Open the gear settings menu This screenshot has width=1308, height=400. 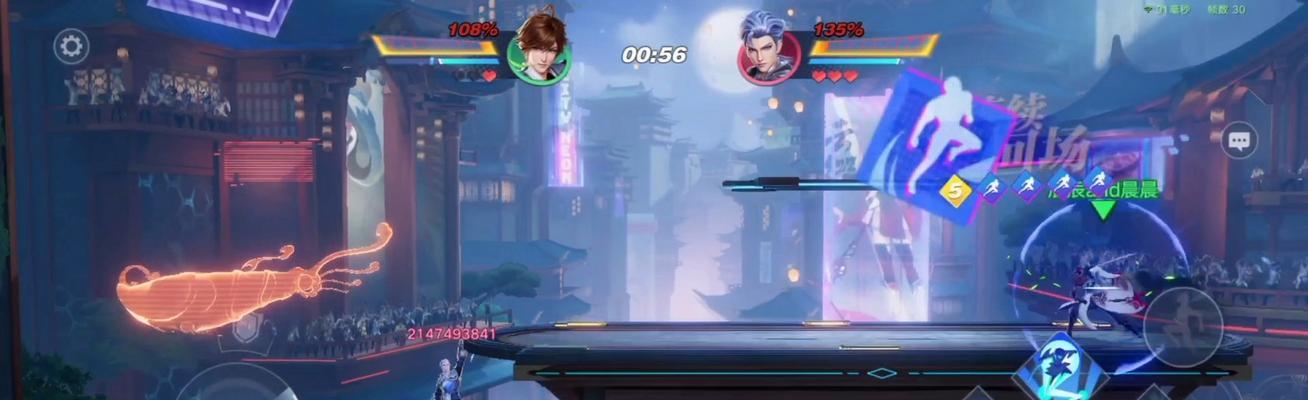[x=71, y=46]
